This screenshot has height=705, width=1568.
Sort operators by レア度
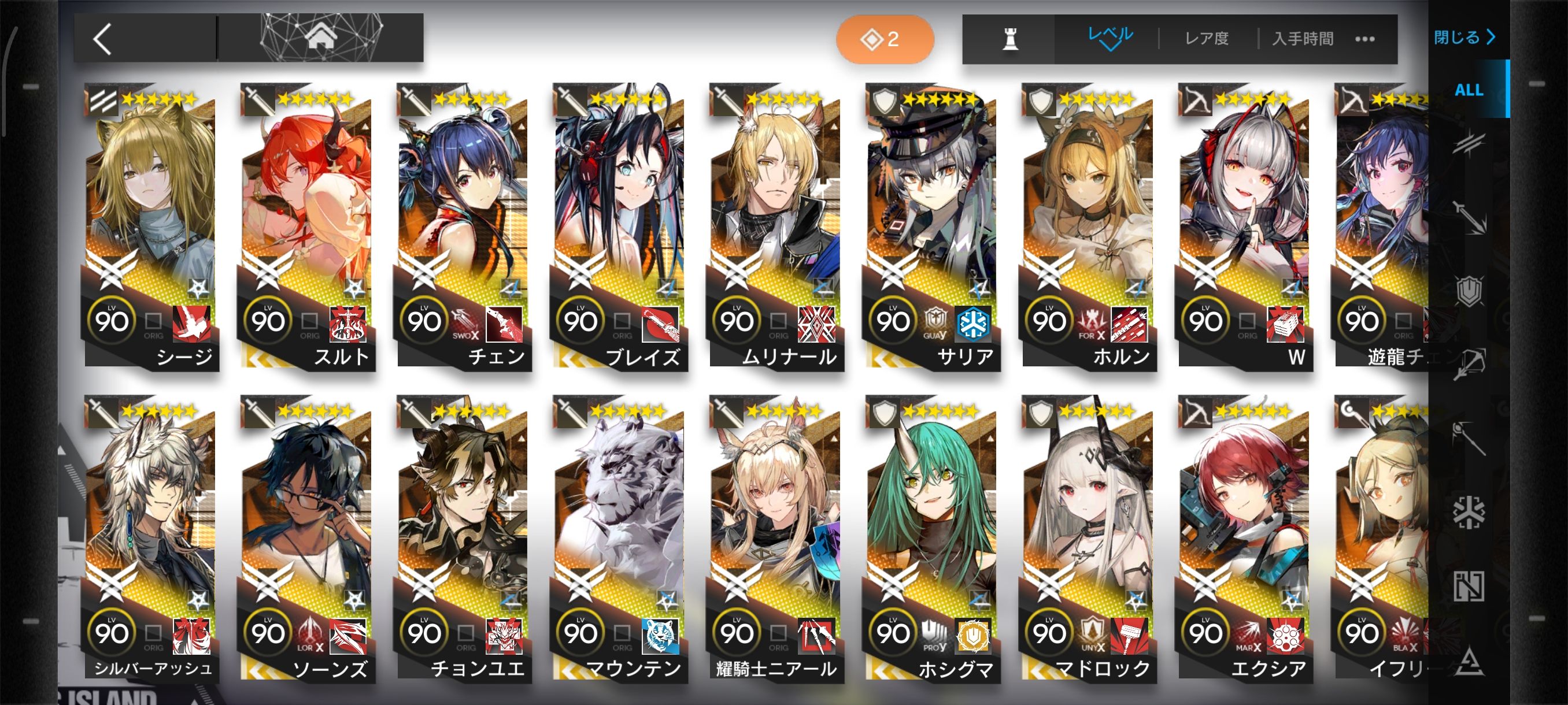(1207, 39)
